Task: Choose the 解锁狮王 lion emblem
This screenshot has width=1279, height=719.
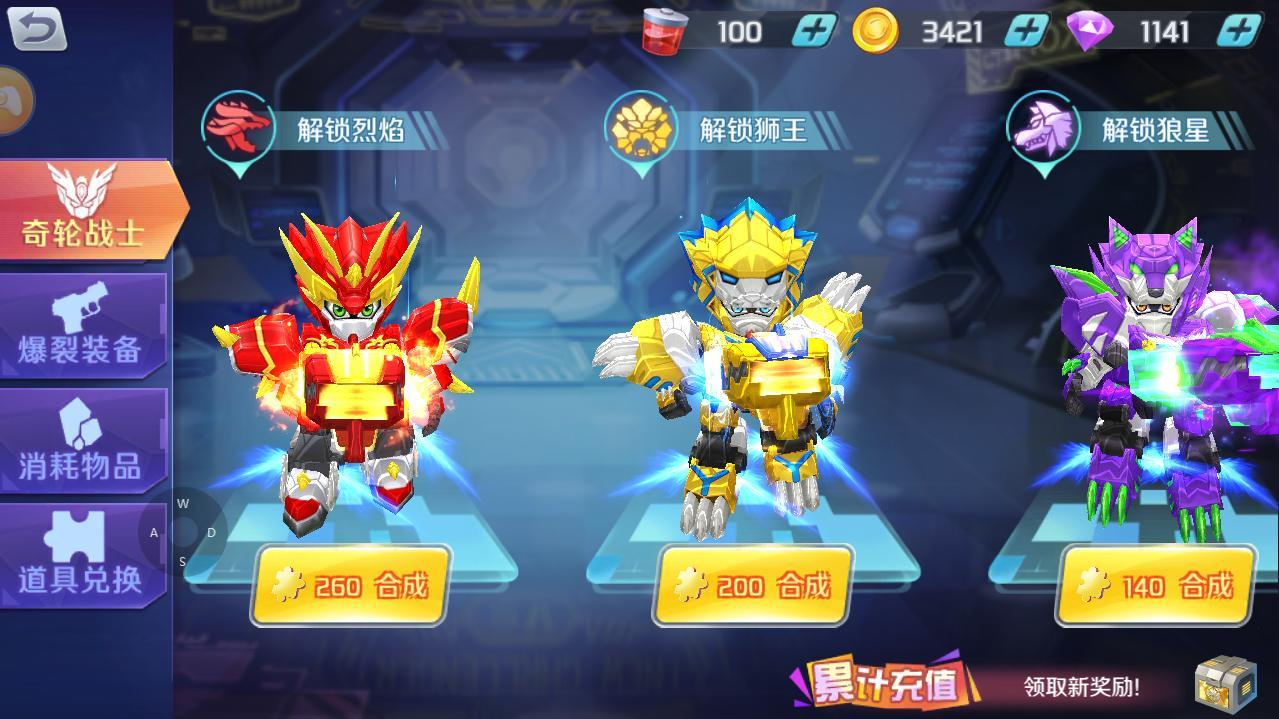Action: 640,130
